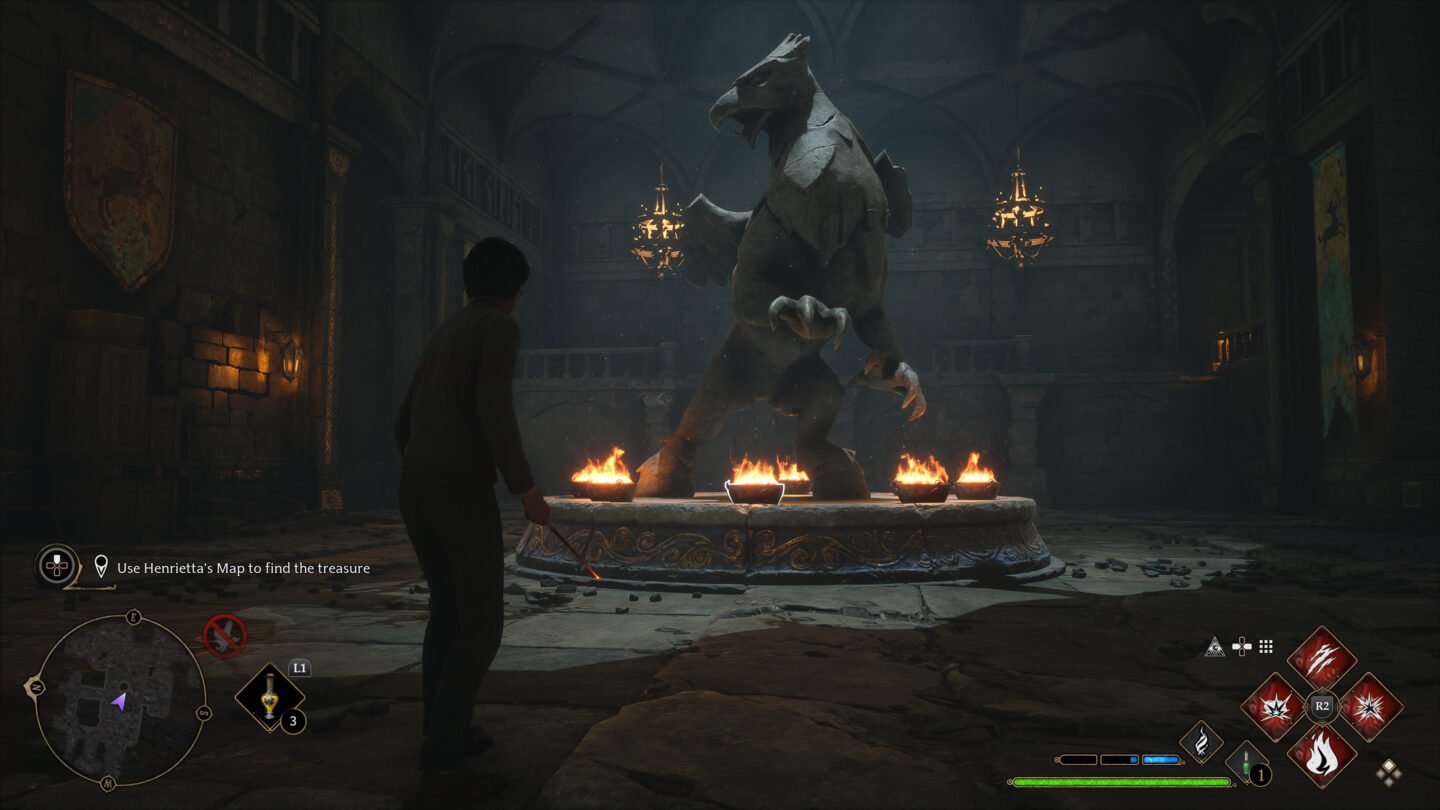Activate the right starburst spell slot
Screen dimensions: 1440x810
pos(1370,707)
